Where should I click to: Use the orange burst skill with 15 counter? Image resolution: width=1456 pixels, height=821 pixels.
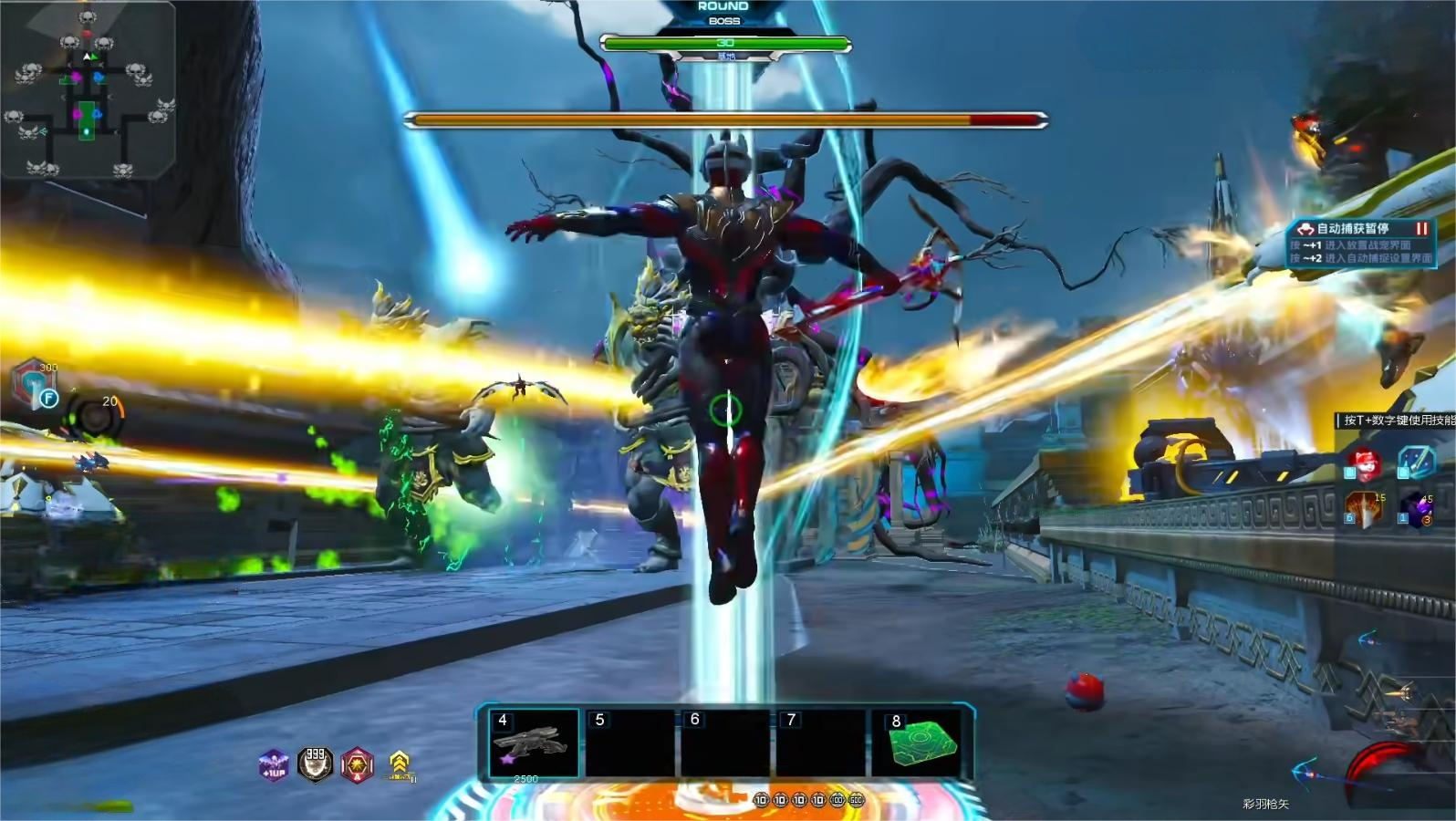[1365, 509]
